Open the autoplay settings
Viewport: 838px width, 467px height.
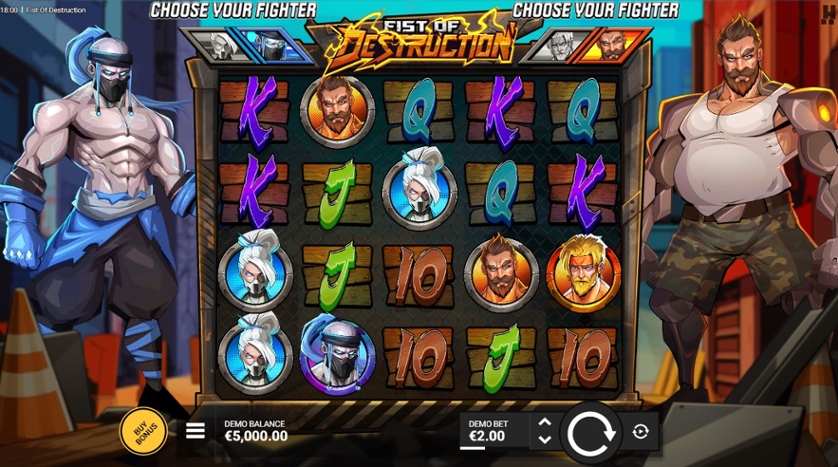(x=641, y=432)
